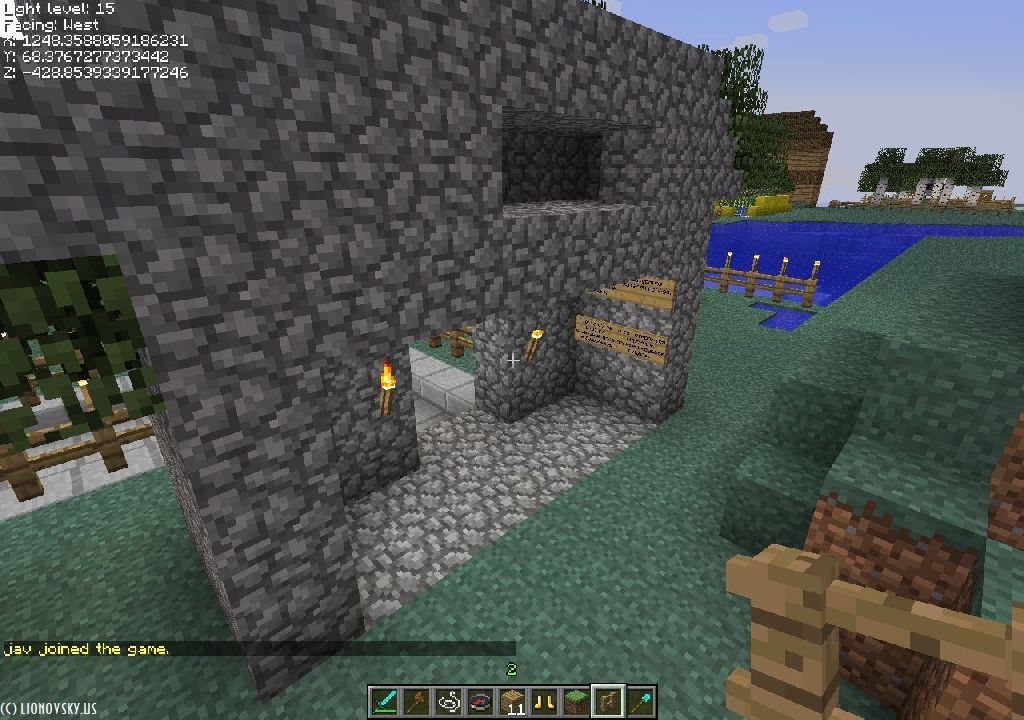Select the compass hotbar slot
Image resolution: width=1024 pixels, height=720 pixels.
[480, 702]
